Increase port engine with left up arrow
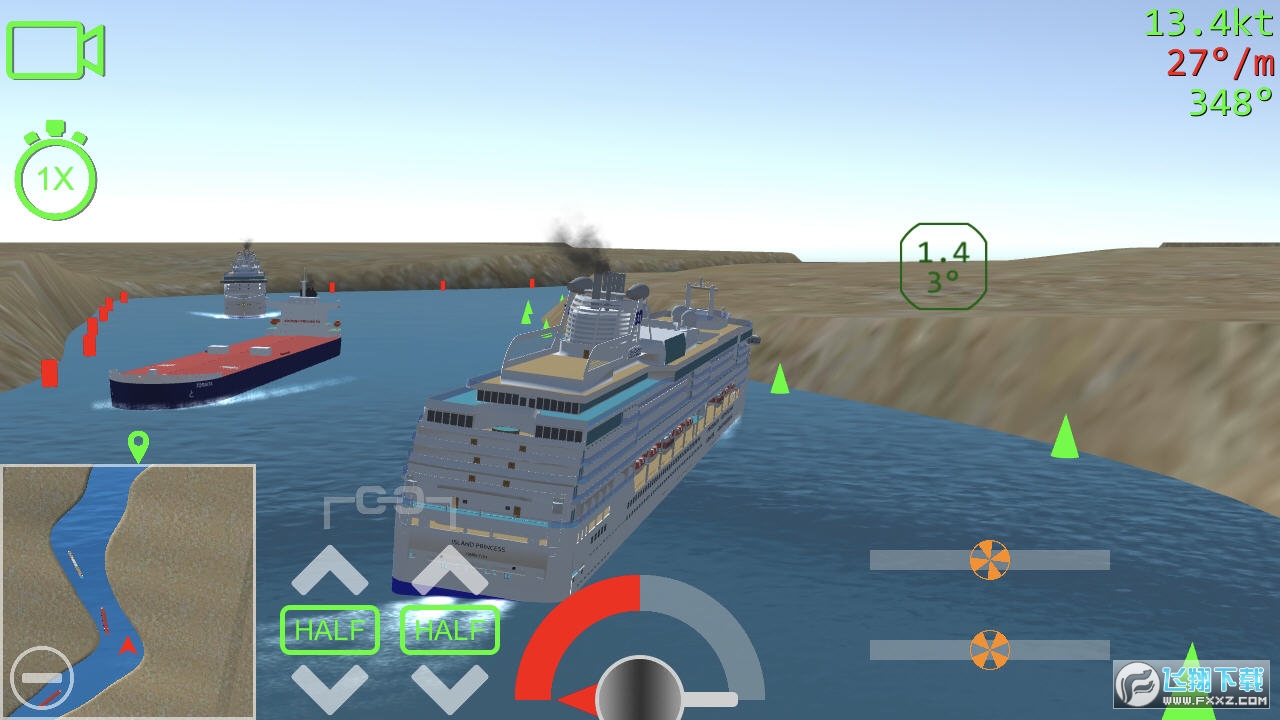This screenshot has height=720, width=1280. tap(330, 571)
